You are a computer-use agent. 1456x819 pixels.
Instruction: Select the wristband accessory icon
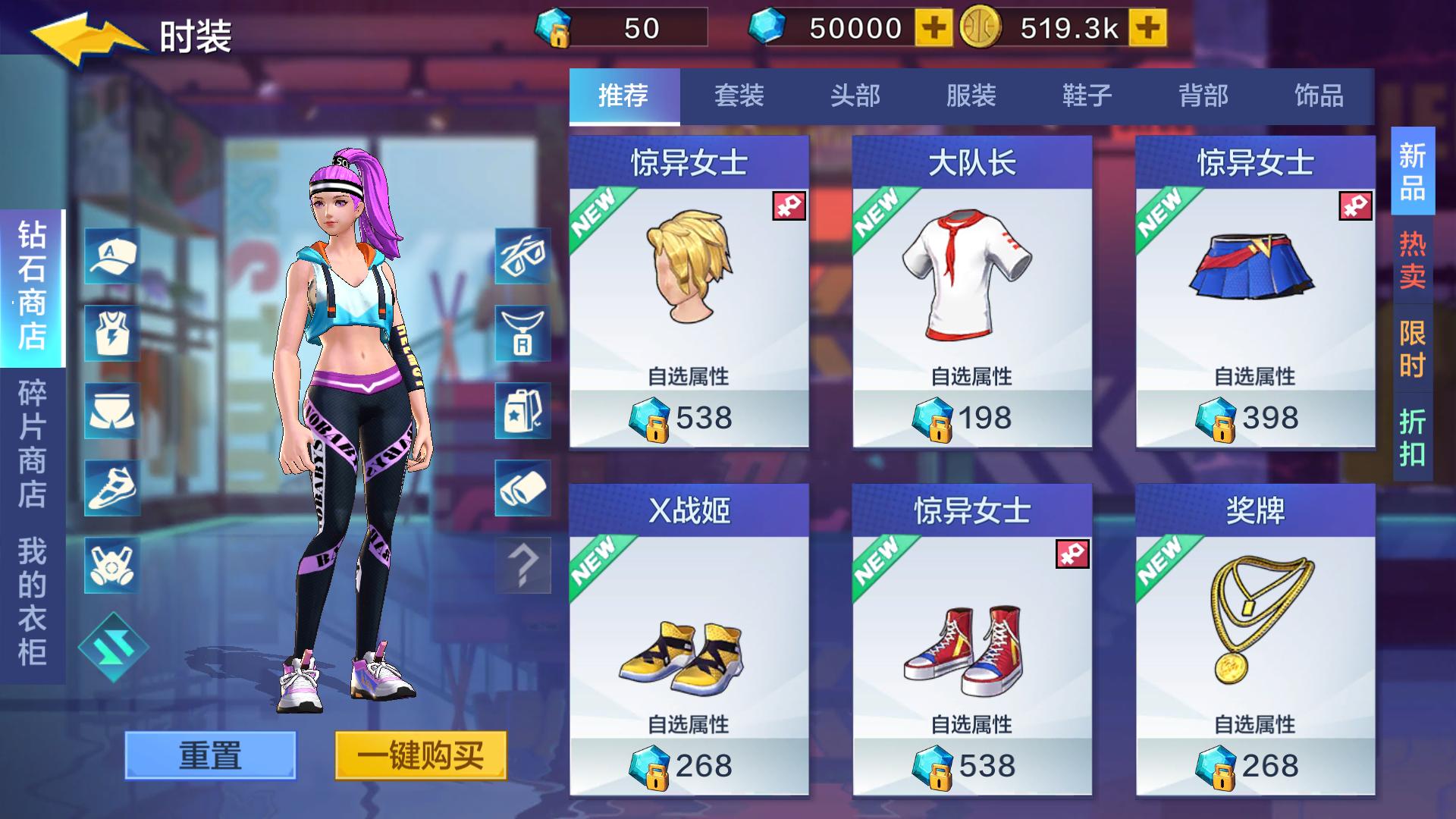[x=522, y=490]
